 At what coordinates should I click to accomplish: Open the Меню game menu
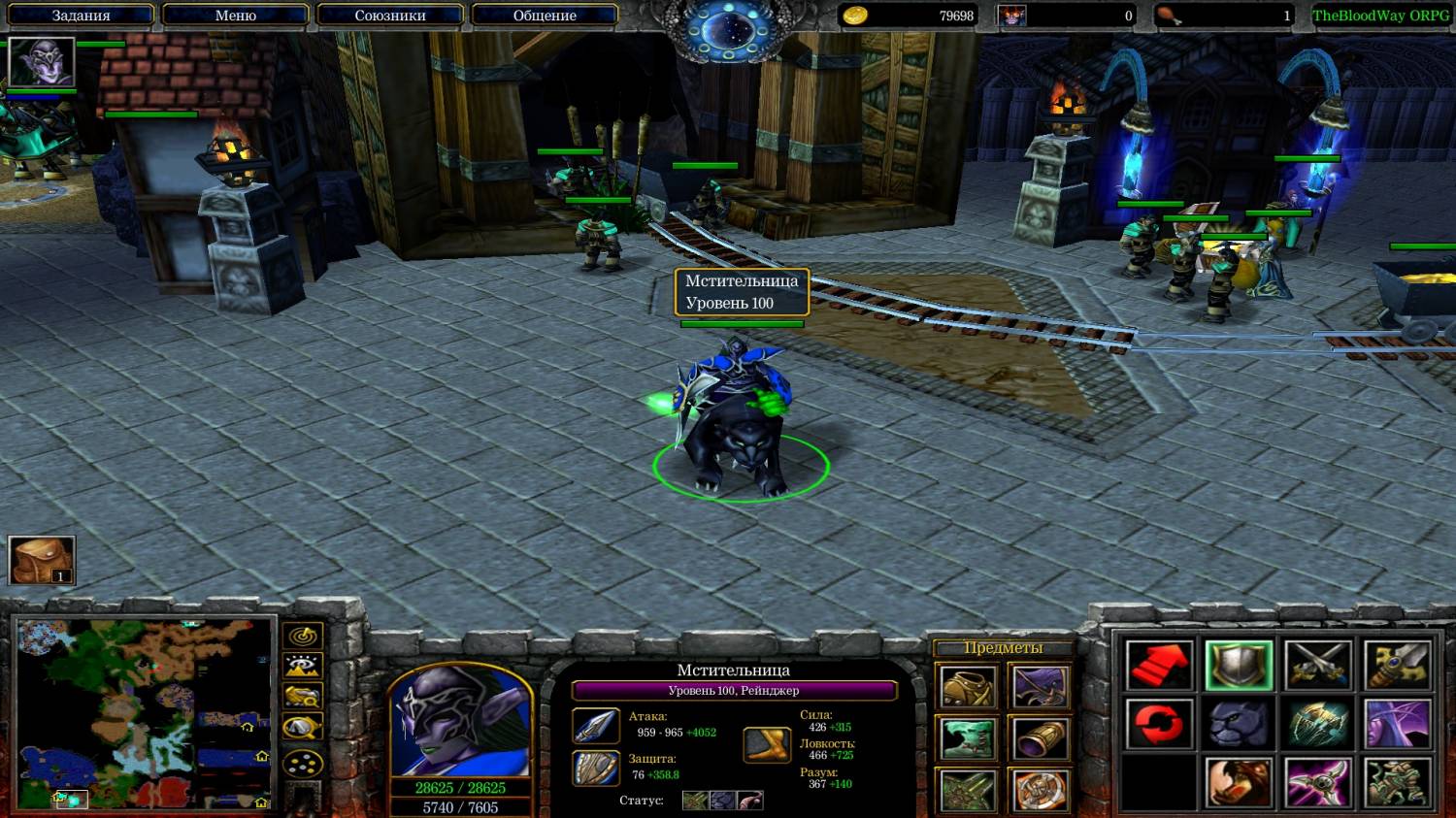235,16
